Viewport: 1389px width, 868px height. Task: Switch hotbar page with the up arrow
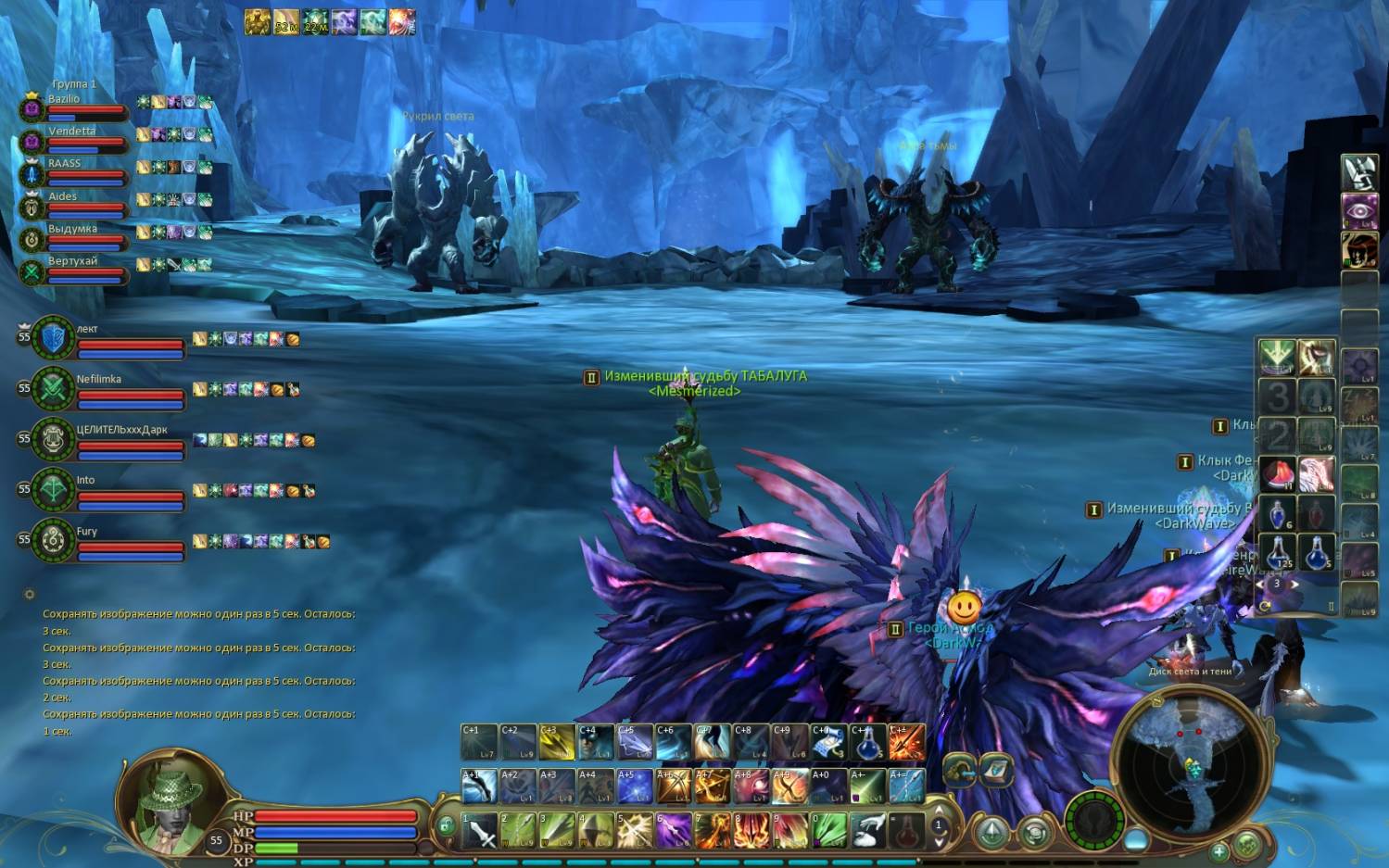click(938, 809)
